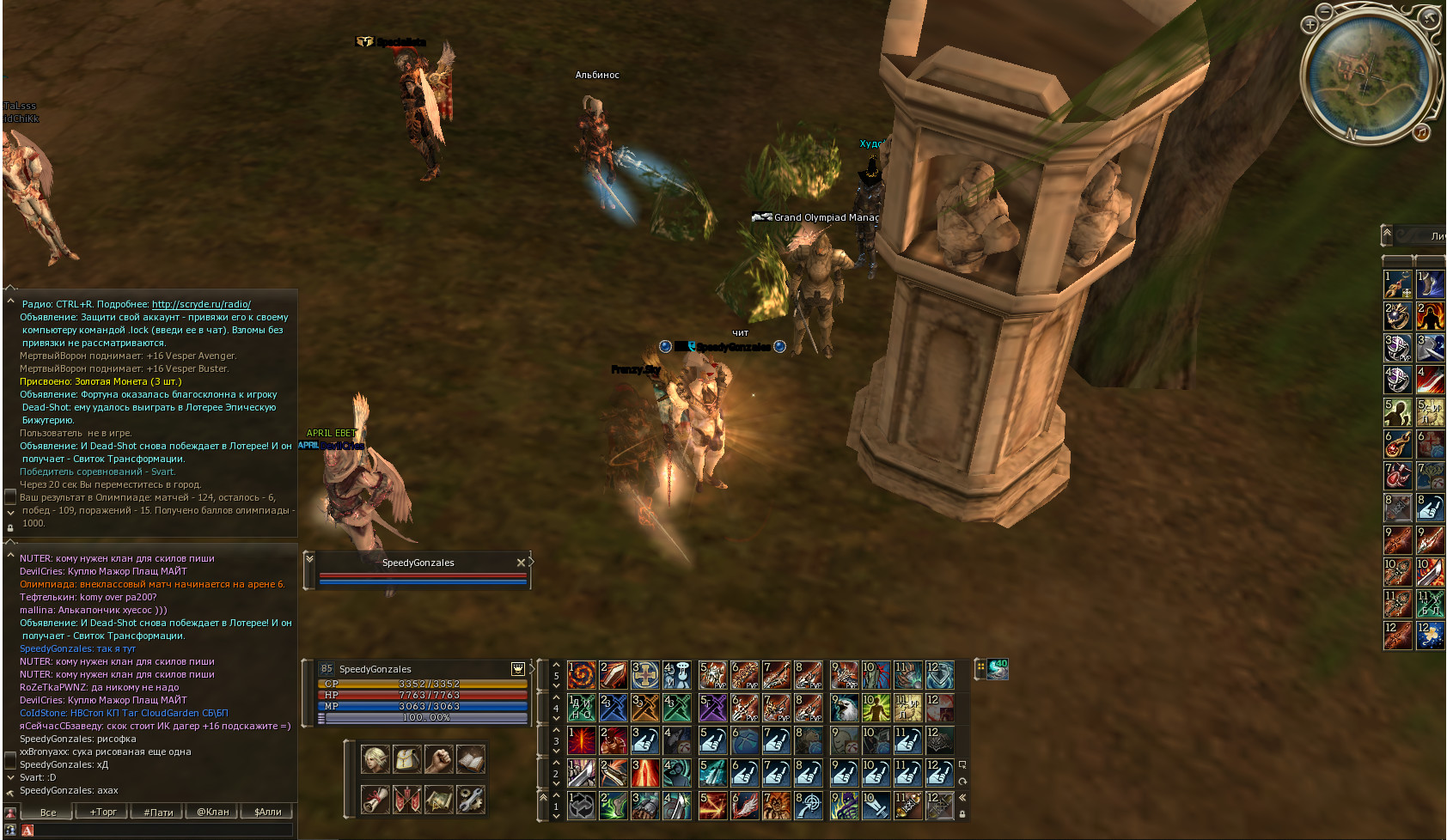This screenshot has height=840, width=1447.
Task: Open the quest scroll icon
Action: point(375,800)
